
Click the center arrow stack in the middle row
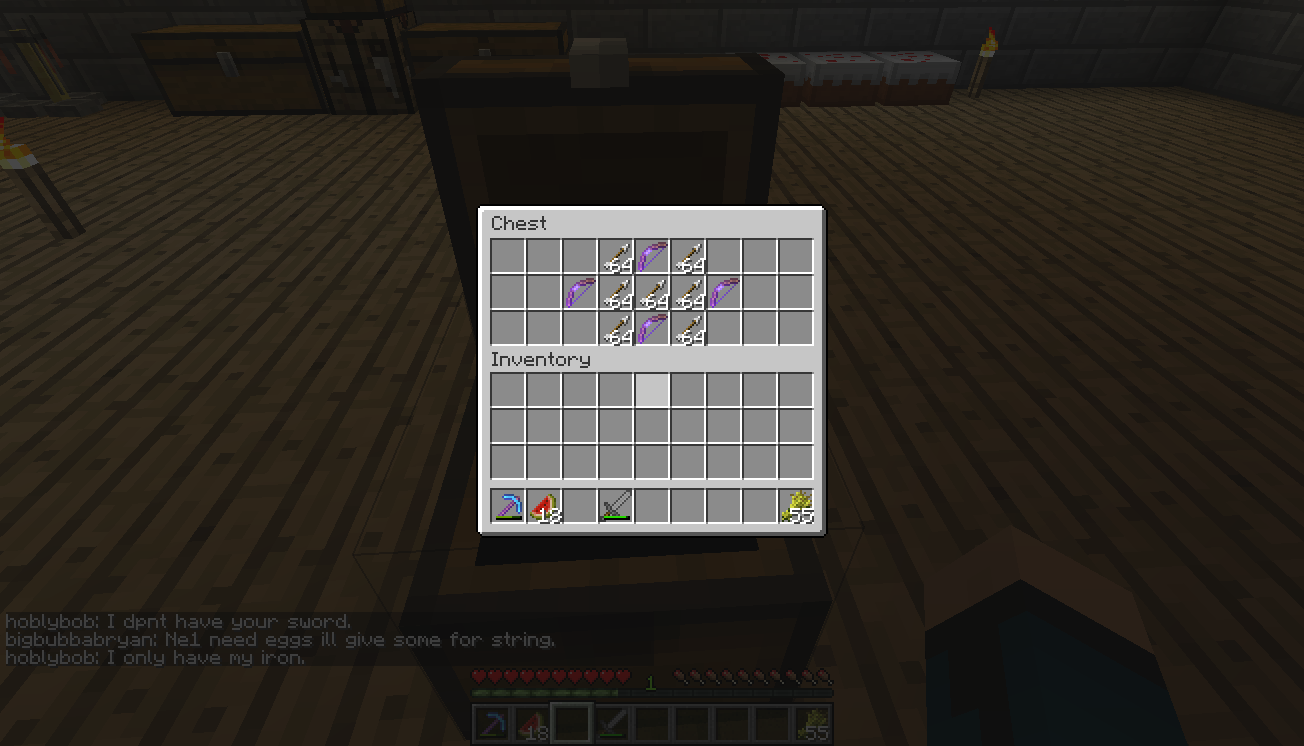[x=652, y=292]
